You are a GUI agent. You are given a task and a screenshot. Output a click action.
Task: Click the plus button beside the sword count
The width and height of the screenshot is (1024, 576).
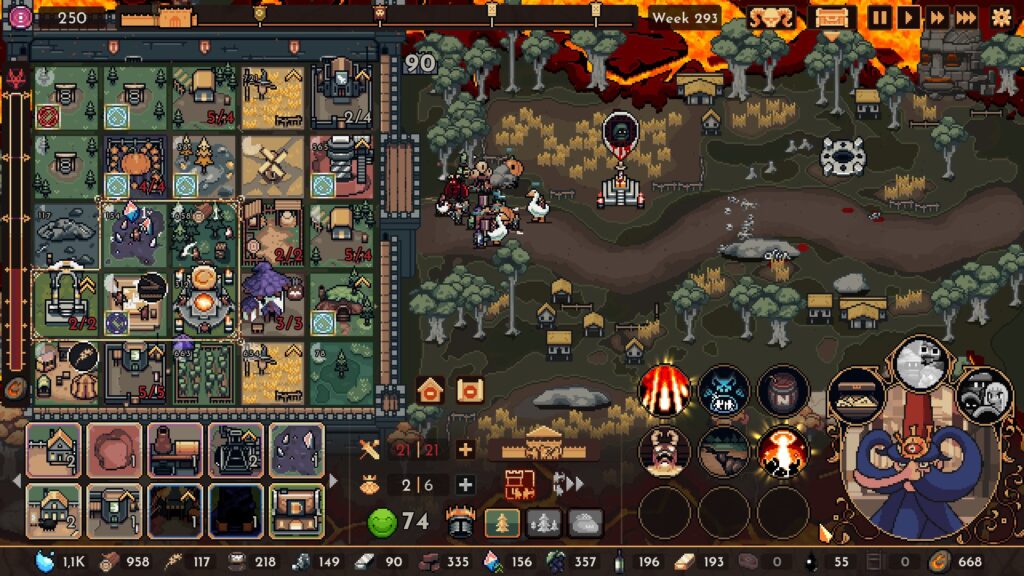[465, 450]
